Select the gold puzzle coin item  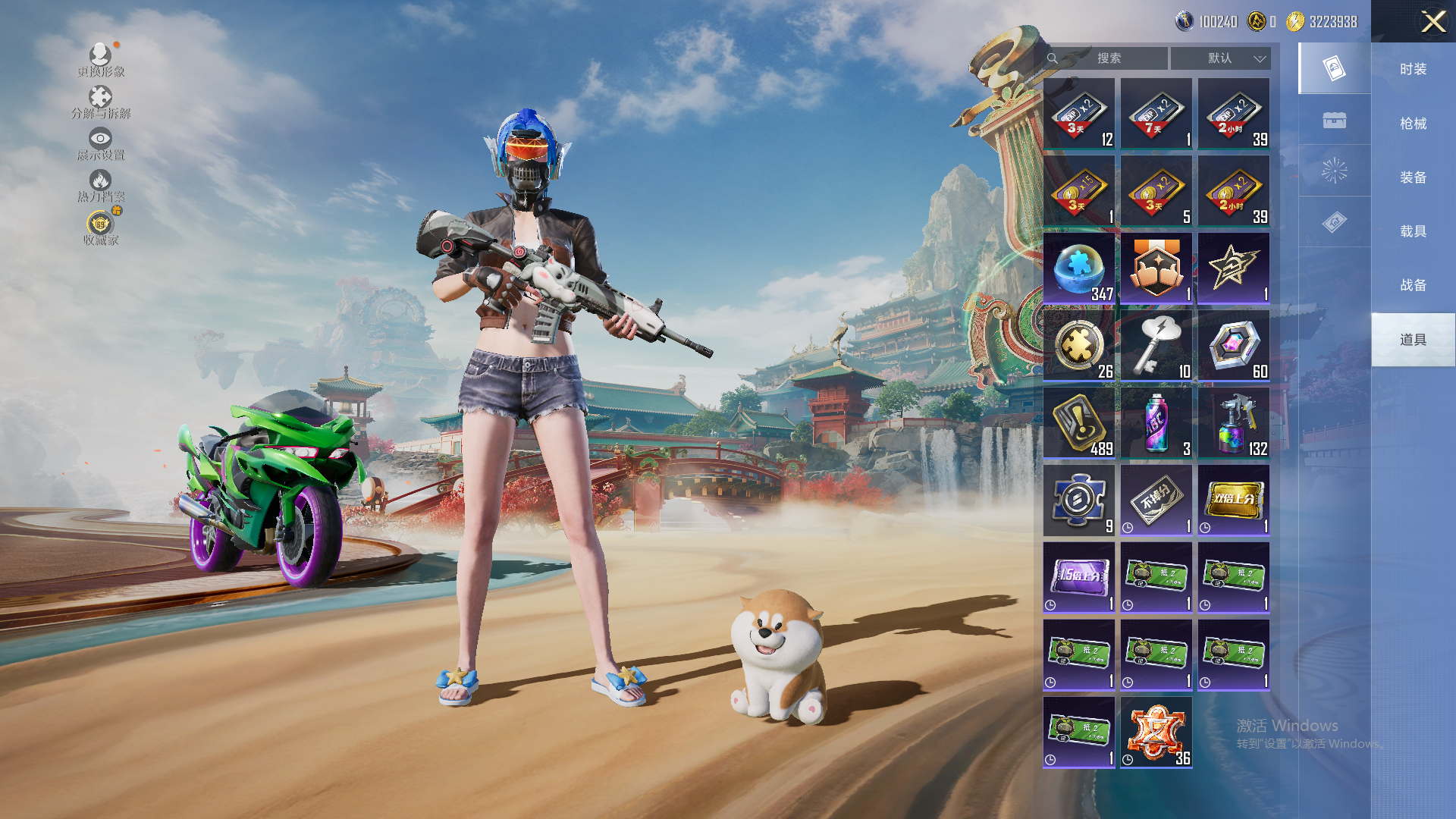(x=1079, y=346)
